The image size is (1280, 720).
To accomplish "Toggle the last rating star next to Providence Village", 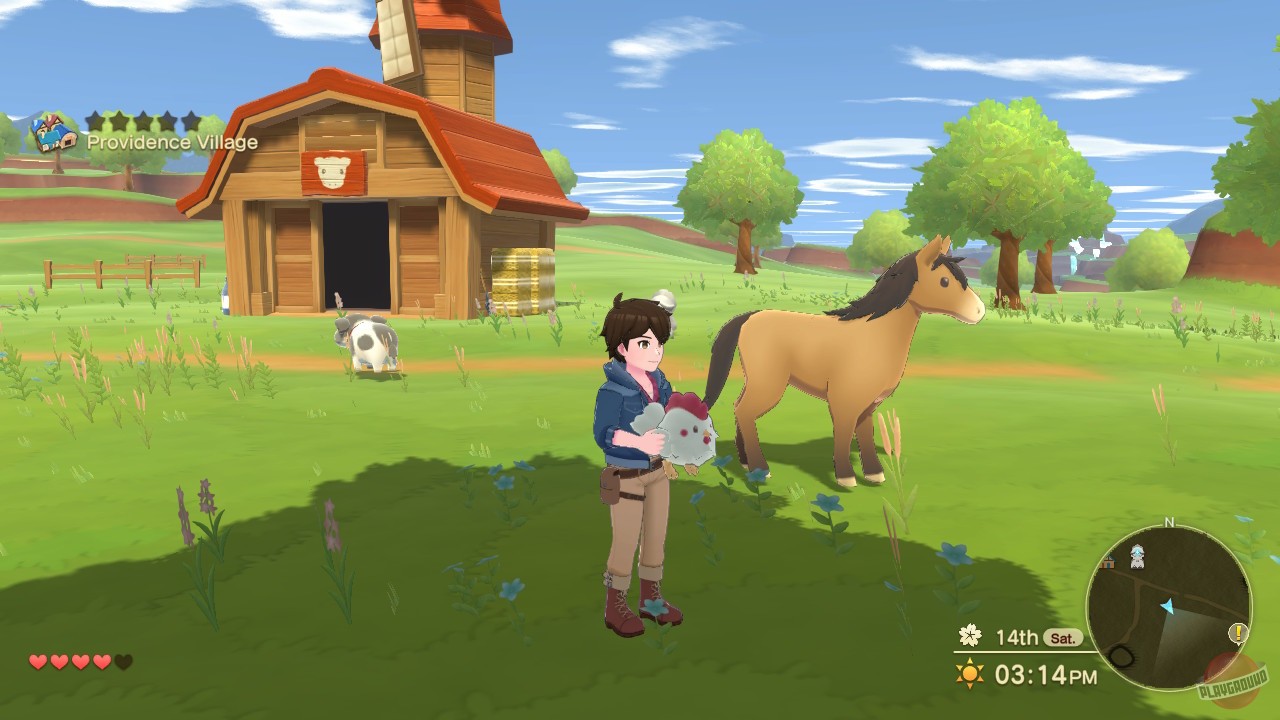I will 190,122.
